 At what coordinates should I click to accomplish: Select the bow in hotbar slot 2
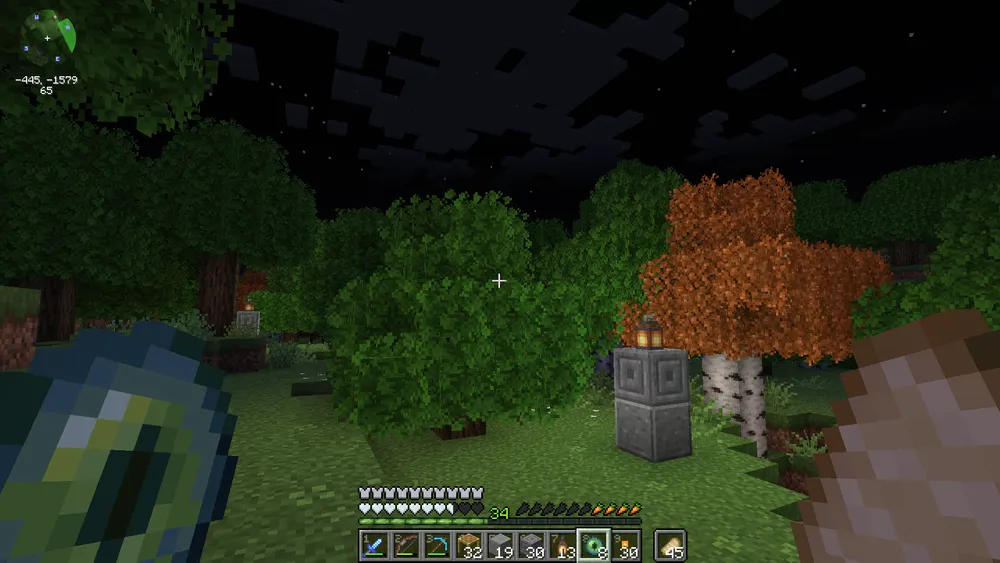[x=403, y=545]
